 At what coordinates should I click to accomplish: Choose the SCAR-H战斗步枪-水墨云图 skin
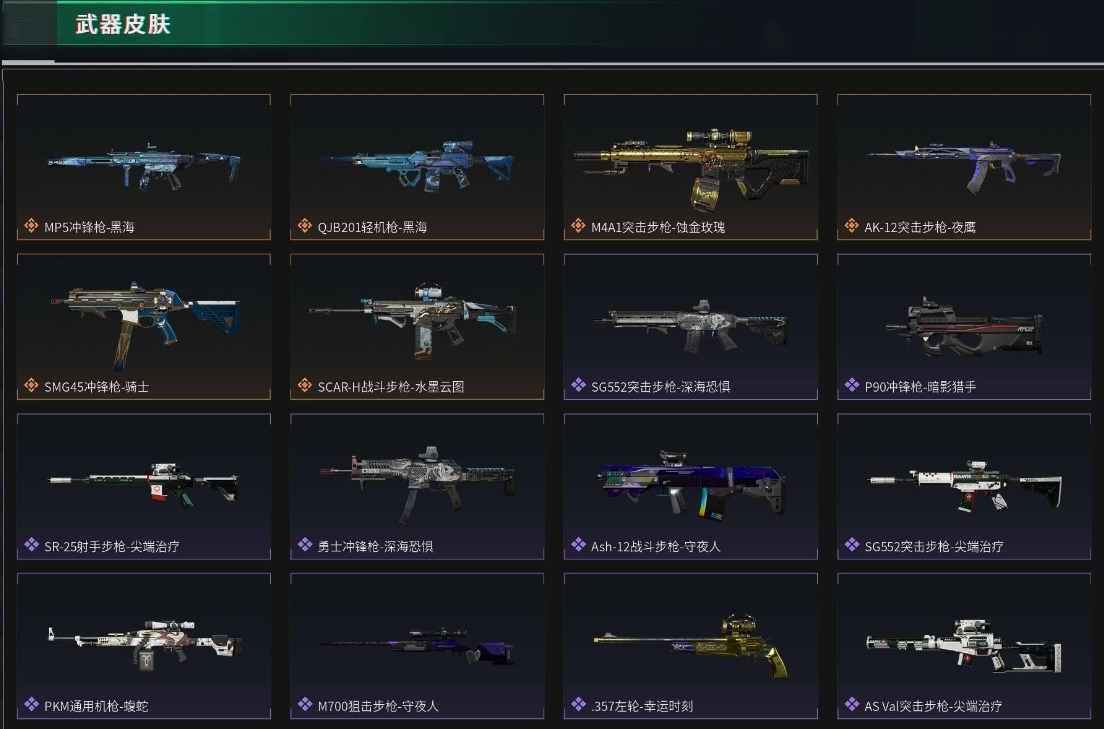point(417,326)
